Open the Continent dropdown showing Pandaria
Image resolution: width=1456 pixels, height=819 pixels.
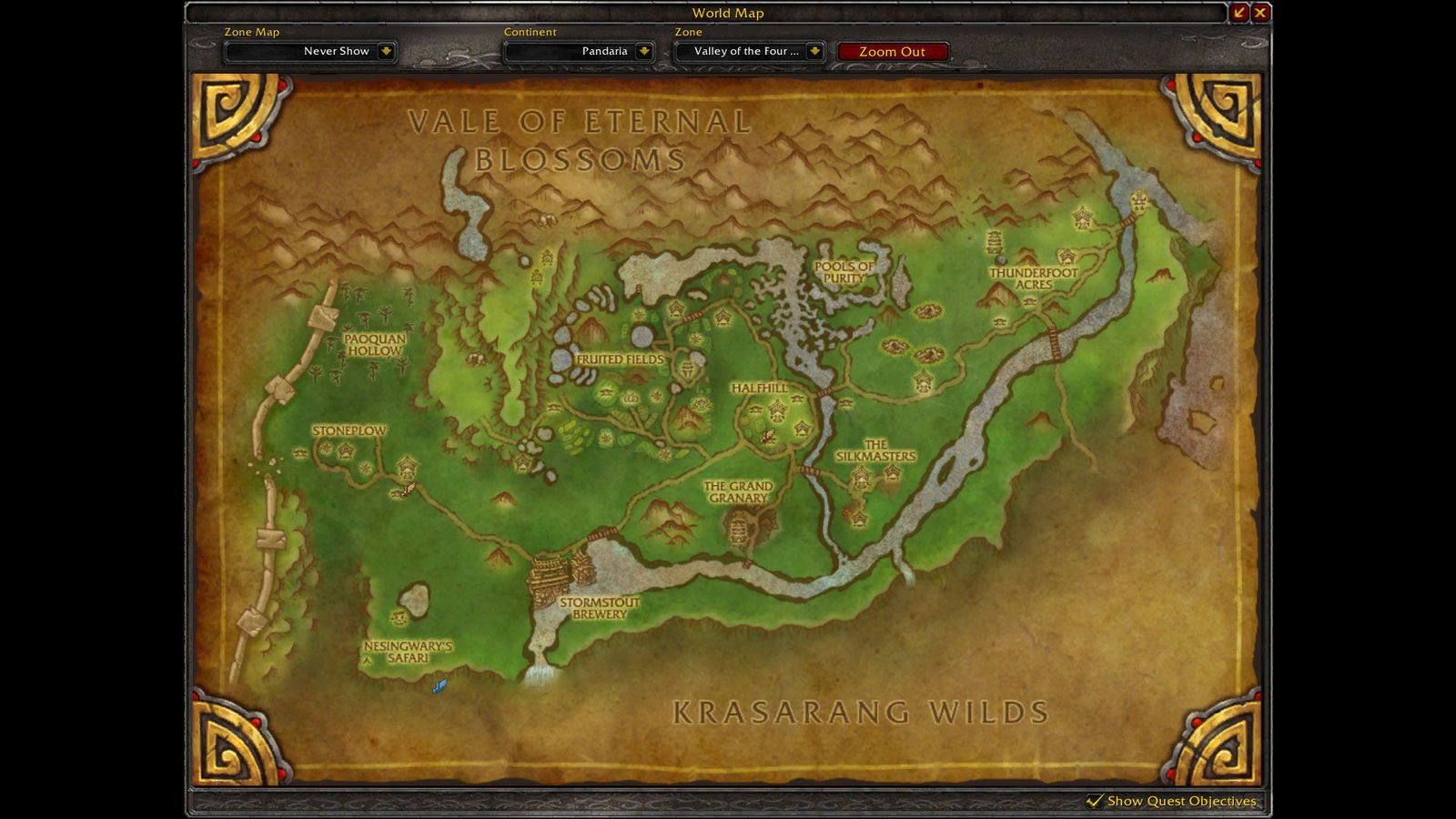tap(581, 52)
